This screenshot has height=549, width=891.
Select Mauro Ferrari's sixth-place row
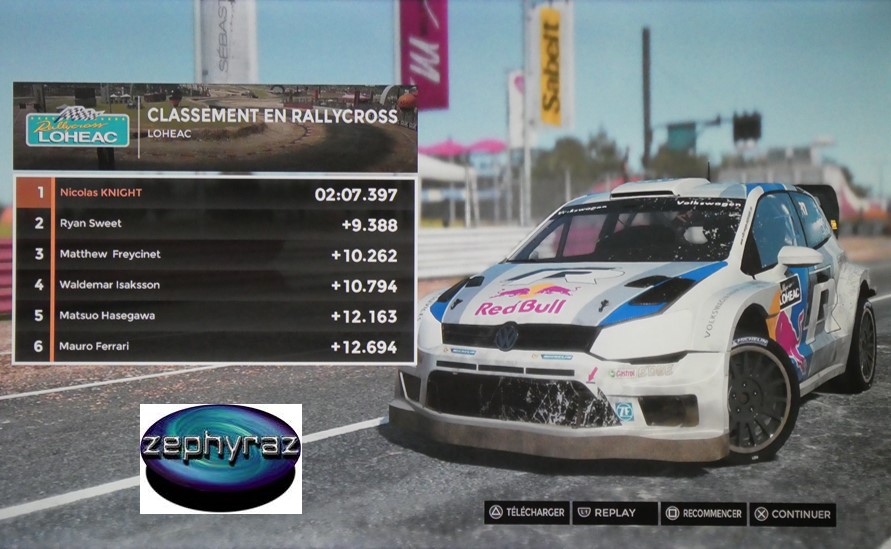coord(214,346)
